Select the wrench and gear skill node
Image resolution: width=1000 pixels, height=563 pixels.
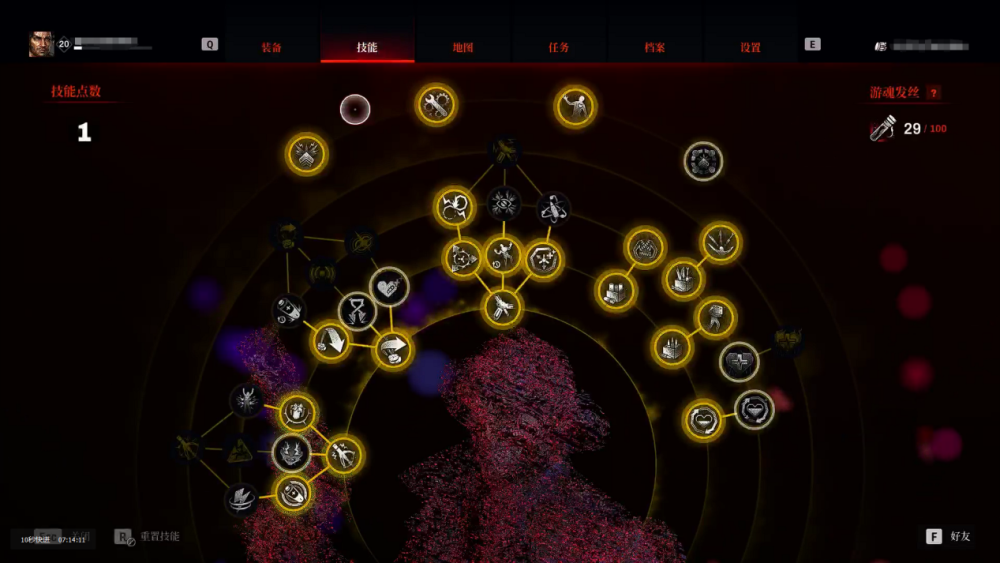pos(435,104)
